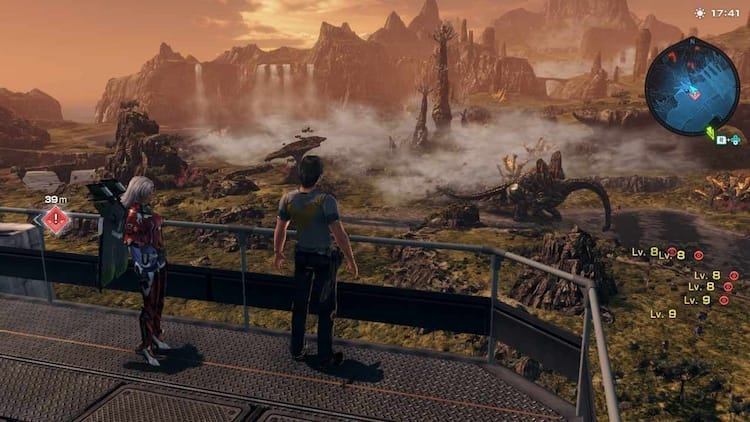Open the circular minimap
The height and width of the screenshot is (422, 750).
point(692,85)
